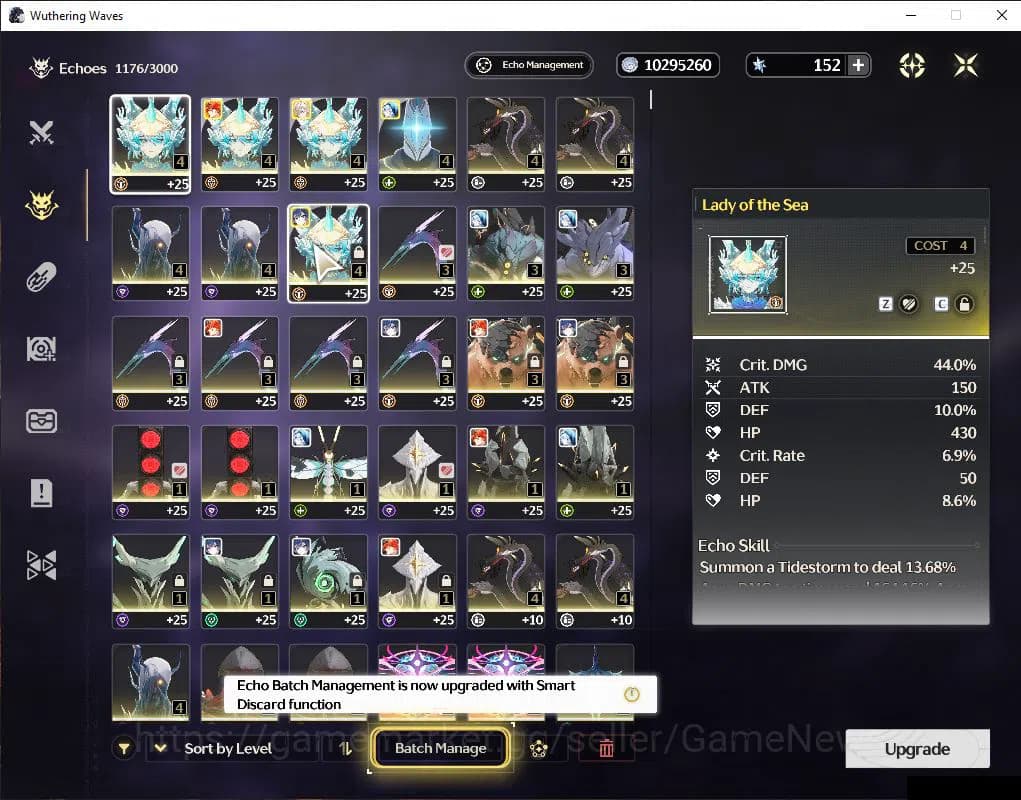Open the Sort by Level dropdown
This screenshot has width=1021, height=800.
228,748
